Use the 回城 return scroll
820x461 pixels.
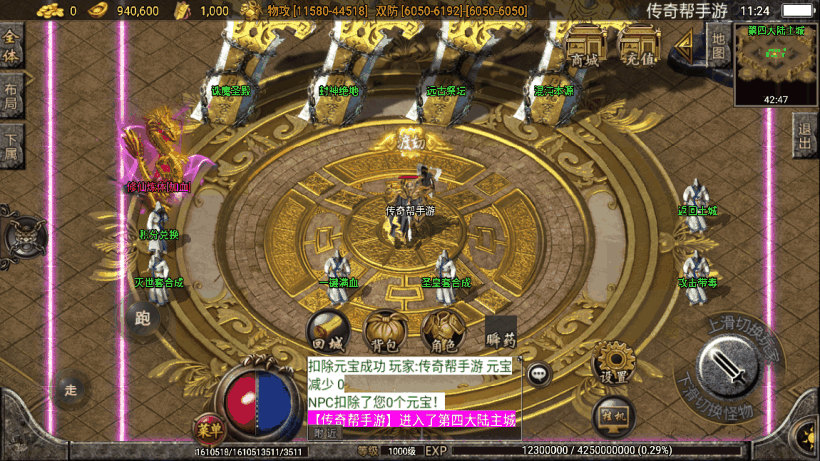328,330
